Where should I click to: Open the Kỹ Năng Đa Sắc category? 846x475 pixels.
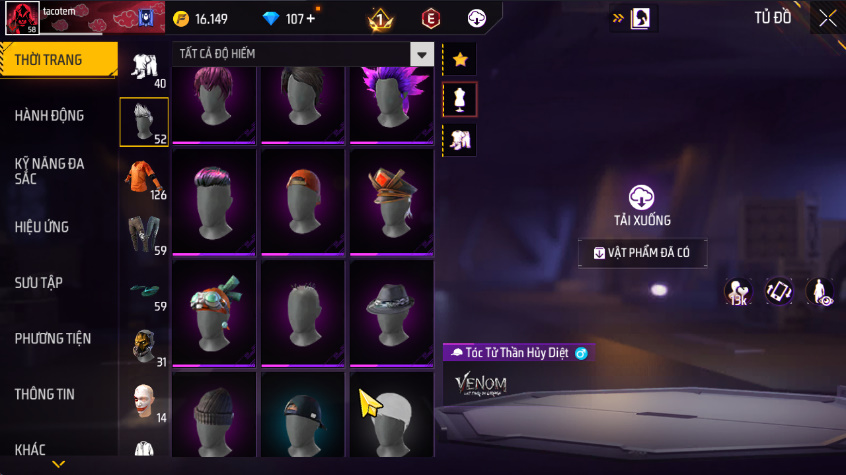tap(50, 170)
